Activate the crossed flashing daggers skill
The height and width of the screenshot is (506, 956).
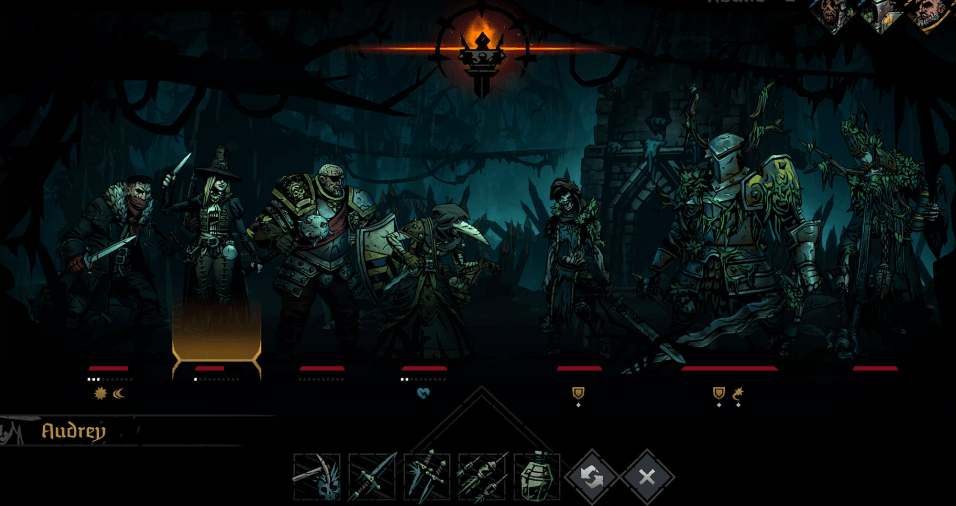click(x=427, y=477)
